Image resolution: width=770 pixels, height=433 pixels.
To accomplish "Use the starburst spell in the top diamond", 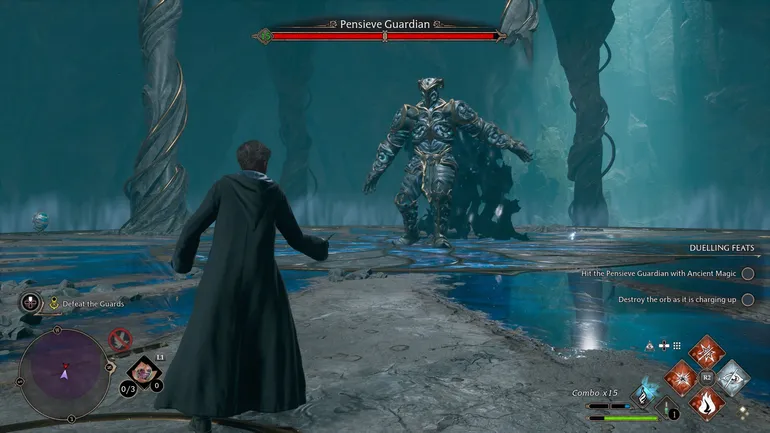I will click(706, 352).
